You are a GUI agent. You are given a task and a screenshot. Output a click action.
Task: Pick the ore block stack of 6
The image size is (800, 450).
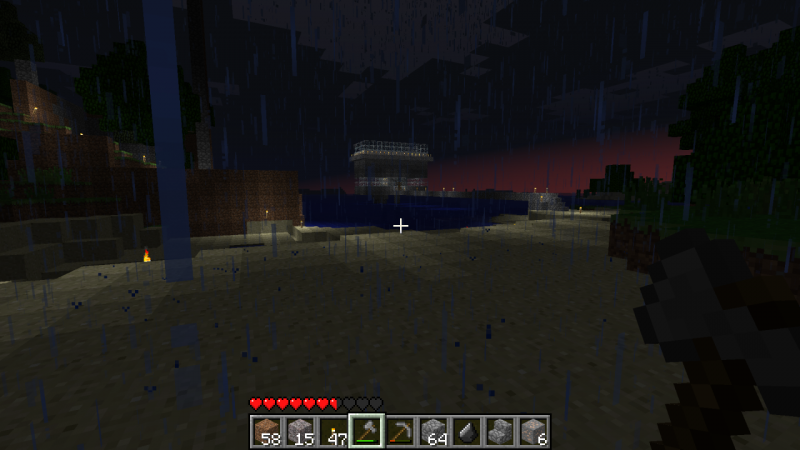(x=533, y=430)
